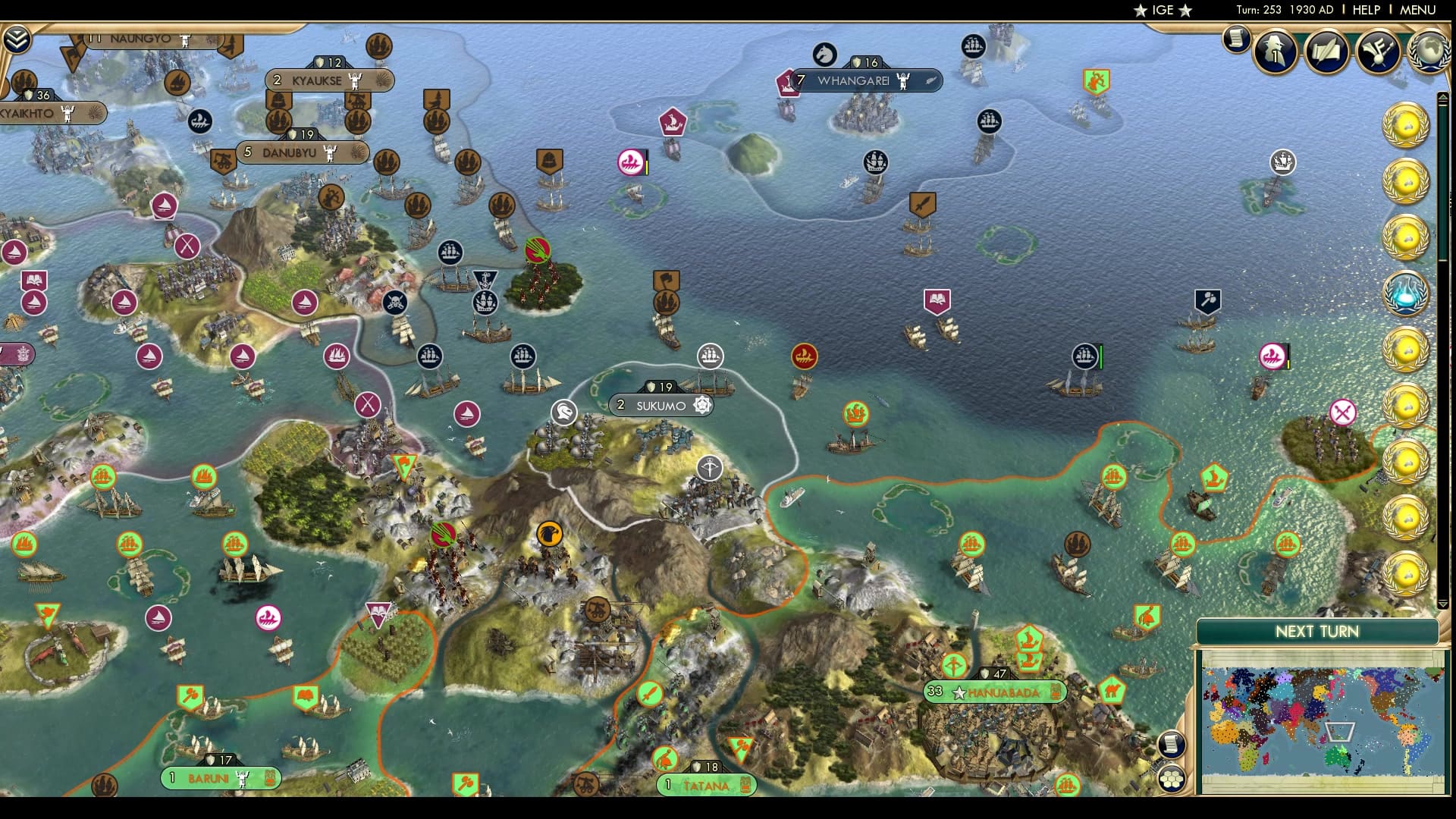Select the Sukumo city banner
1456x819 pixels.
tap(661, 406)
